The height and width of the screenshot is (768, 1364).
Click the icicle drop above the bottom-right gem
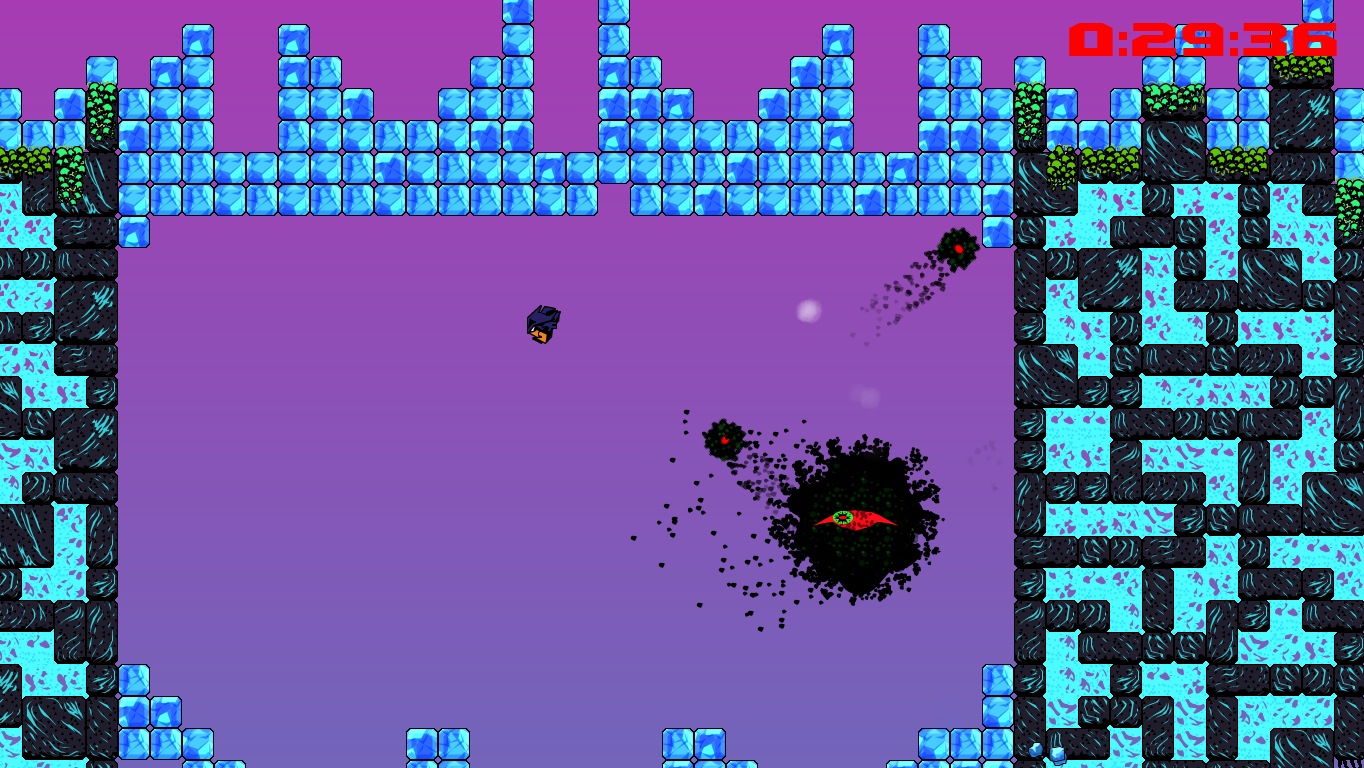1056,742
